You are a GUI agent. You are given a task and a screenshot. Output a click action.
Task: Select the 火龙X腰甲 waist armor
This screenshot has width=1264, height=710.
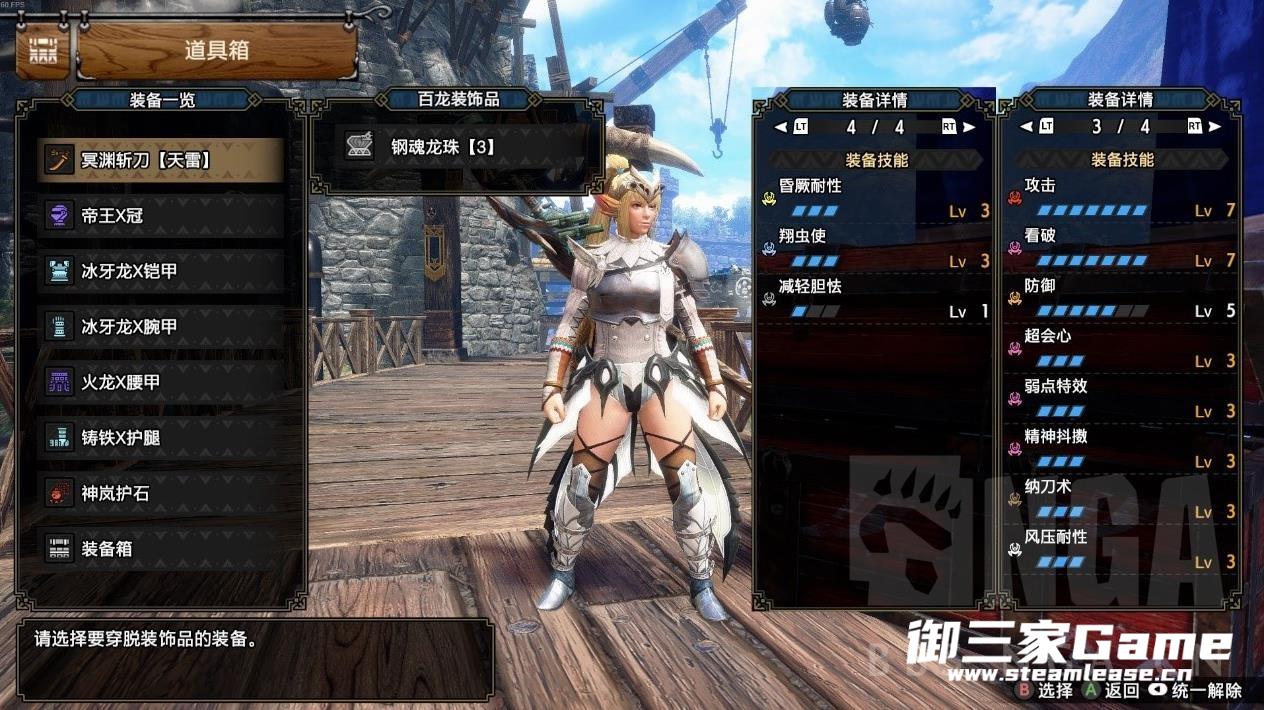160,382
